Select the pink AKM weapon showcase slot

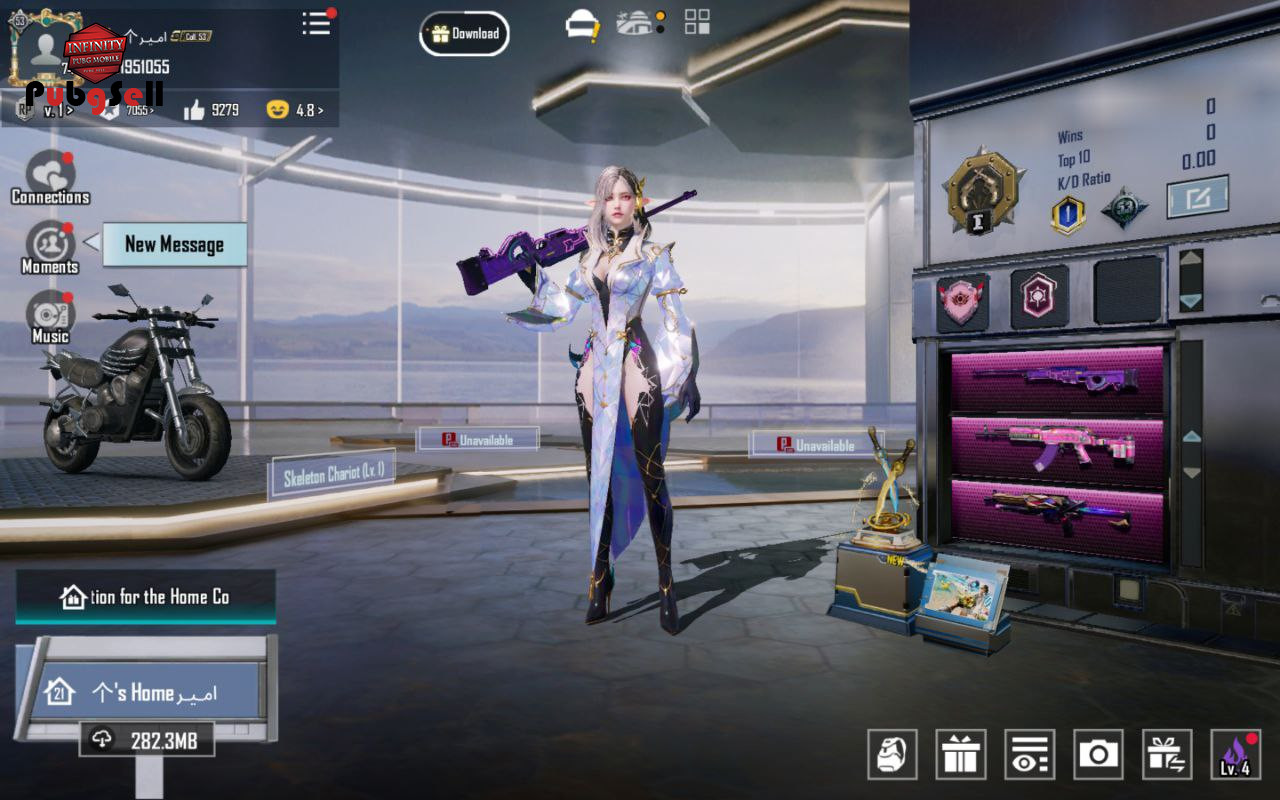(x=1057, y=445)
